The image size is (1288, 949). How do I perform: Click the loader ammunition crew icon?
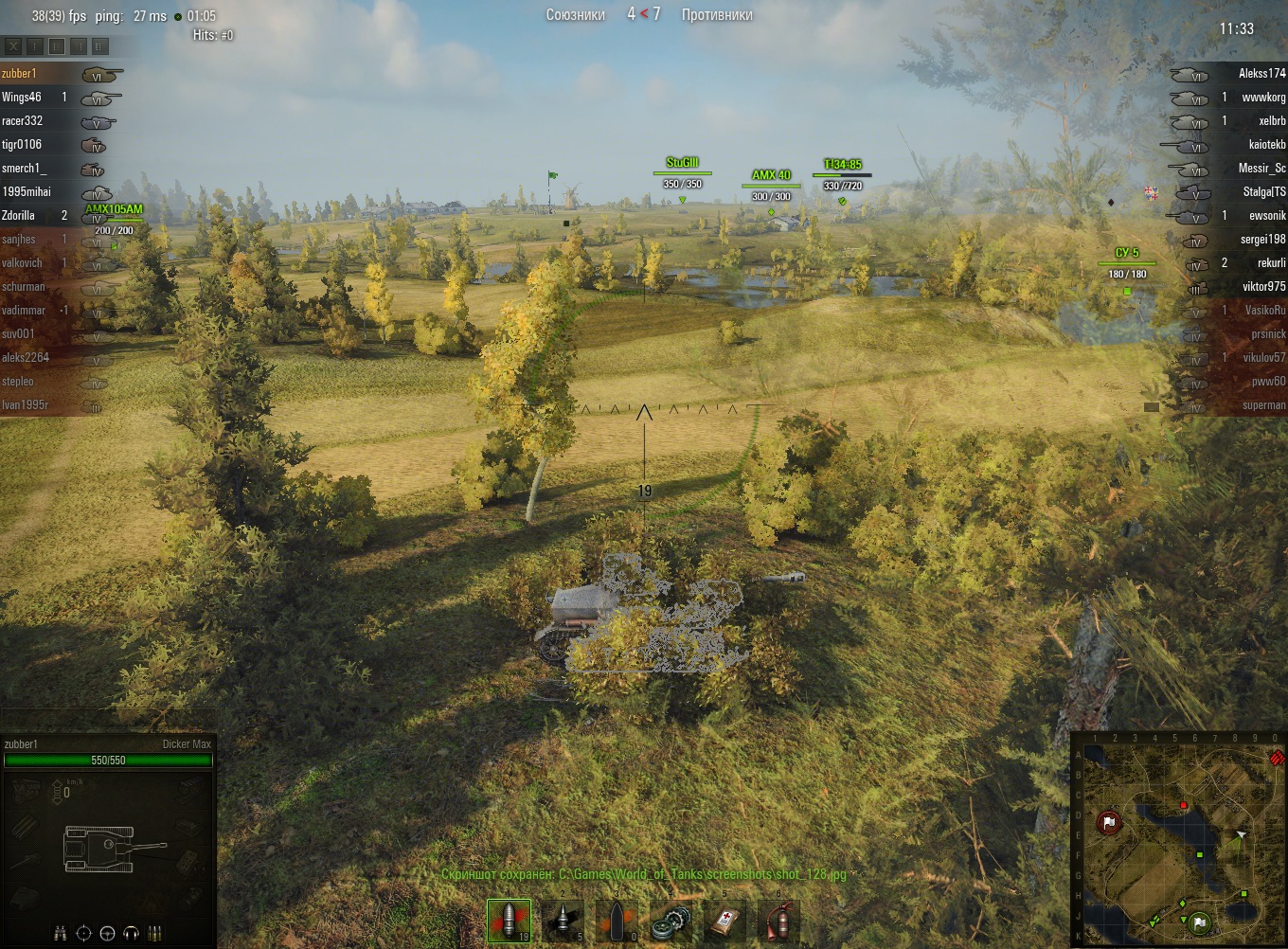point(155,933)
